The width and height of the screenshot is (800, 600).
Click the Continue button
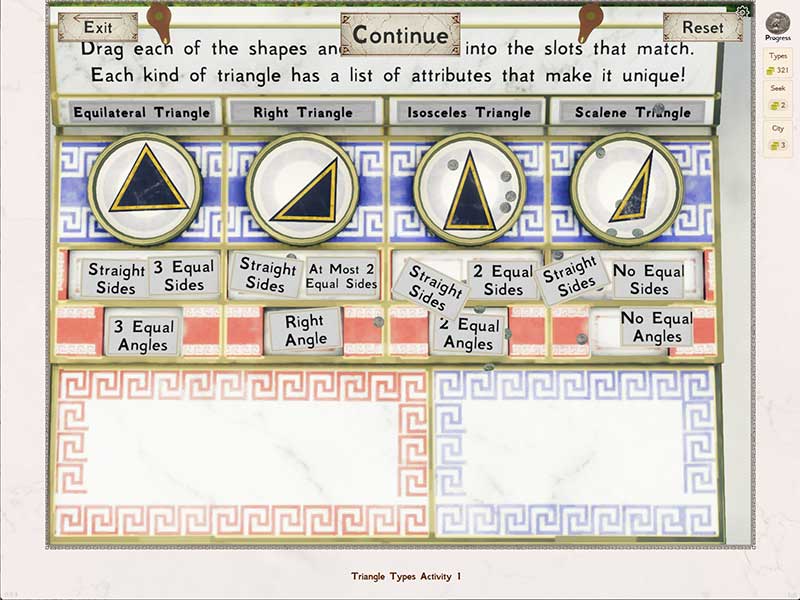[x=400, y=35]
